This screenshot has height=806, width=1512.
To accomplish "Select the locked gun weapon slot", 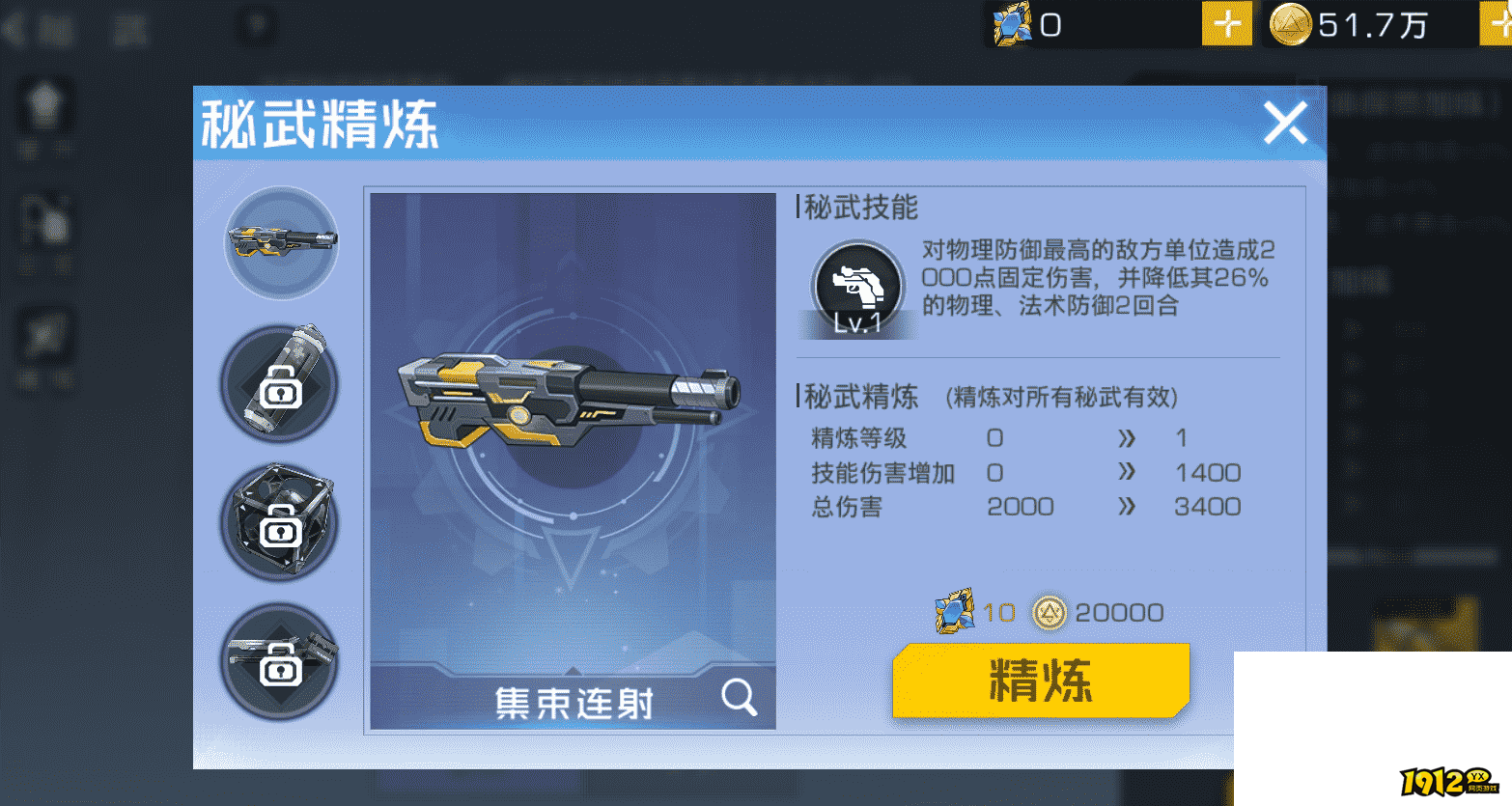I will pyautogui.click(x=279, y=661).
